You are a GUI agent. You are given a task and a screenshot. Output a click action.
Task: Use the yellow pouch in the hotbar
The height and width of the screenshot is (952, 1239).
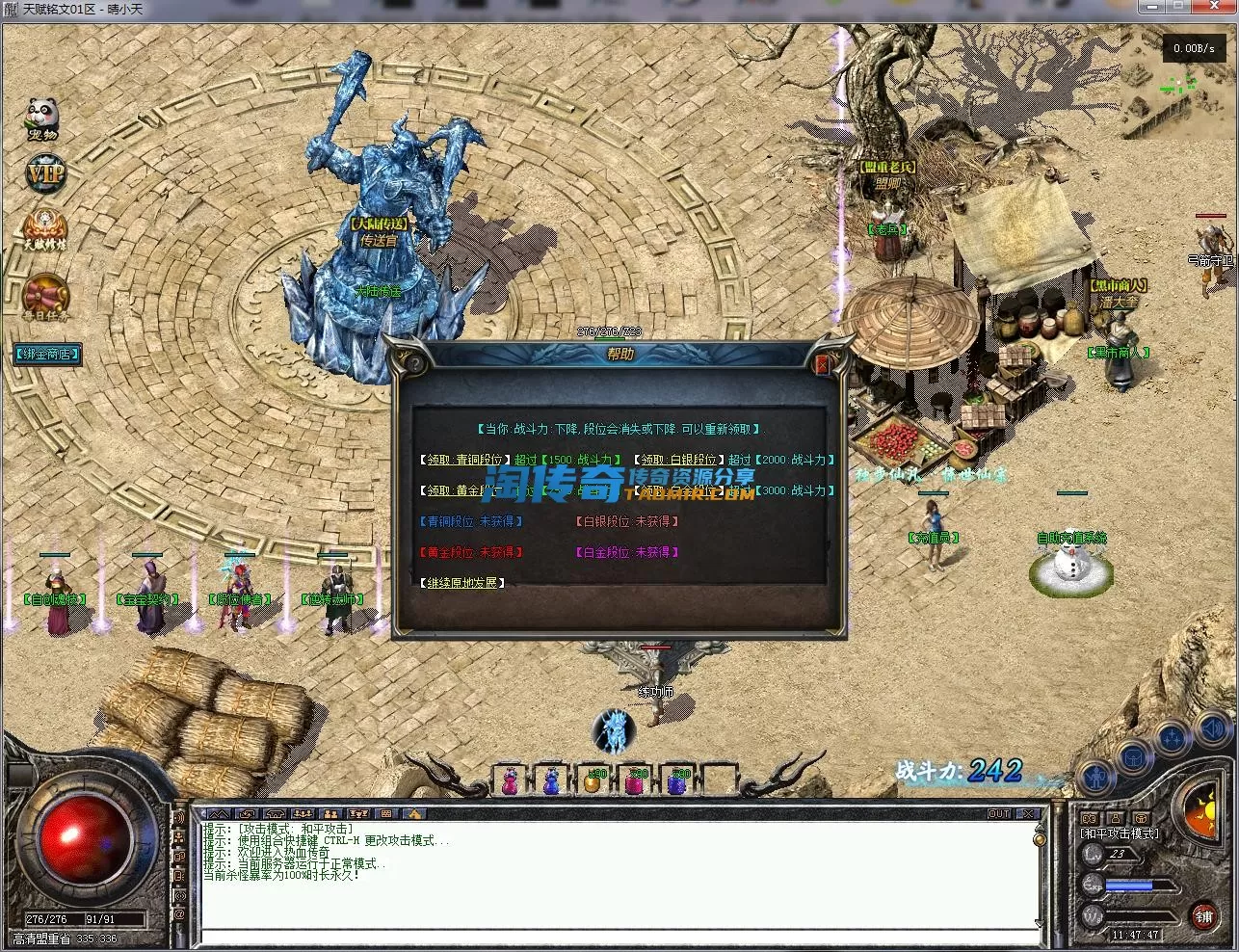(592, 781)
